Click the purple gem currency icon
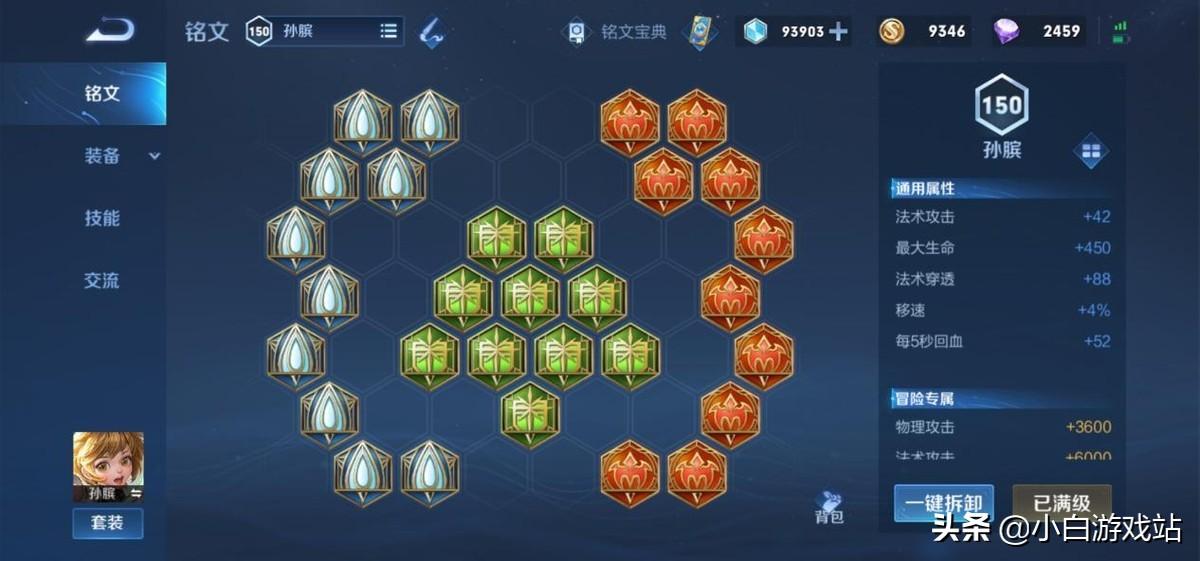 (x=1006, y=31)
